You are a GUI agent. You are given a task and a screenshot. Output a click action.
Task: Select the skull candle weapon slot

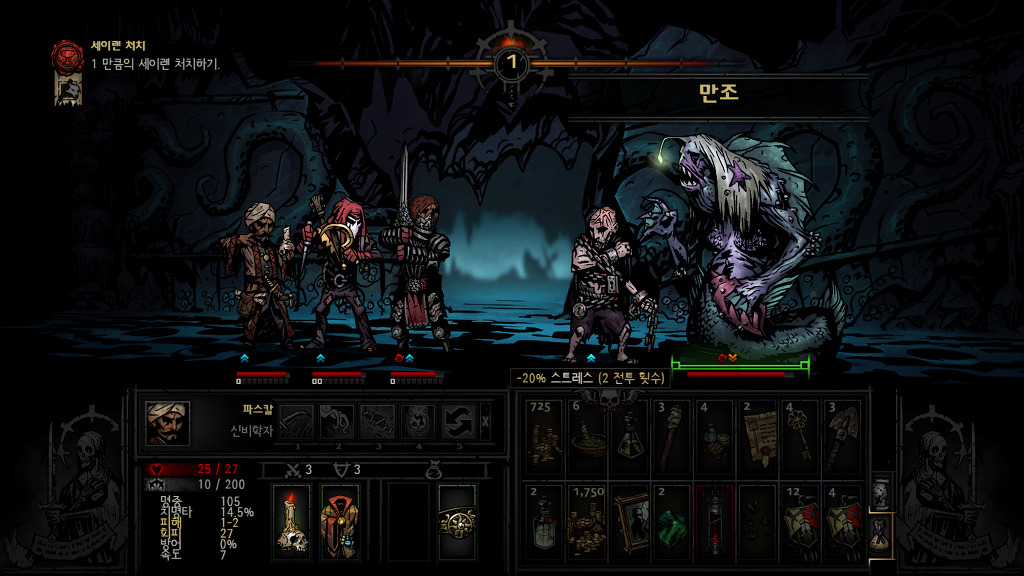pos(290,521)
